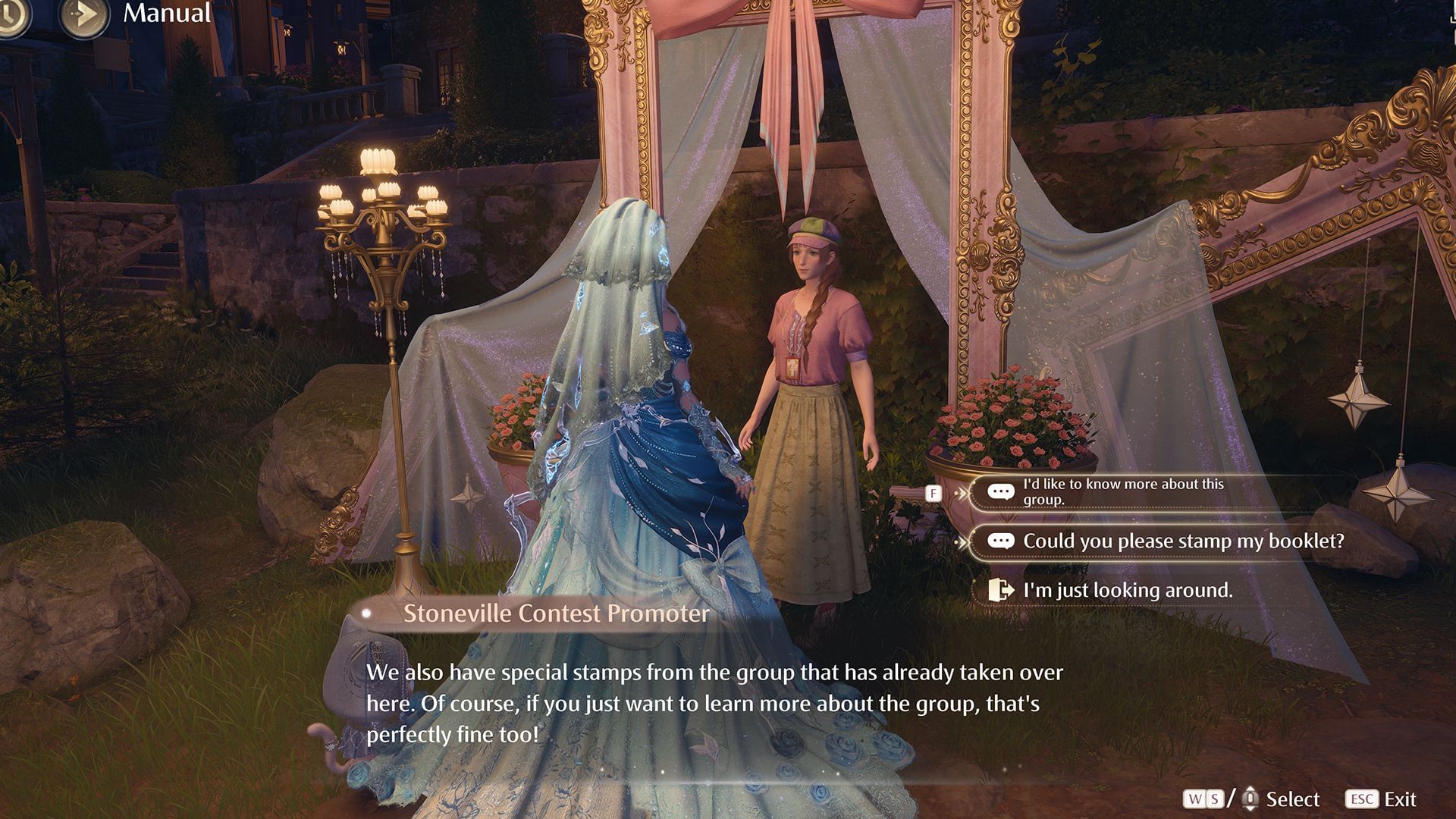Click chevron arrows before first dialogue option
The height and width of the screenshot is (819, 1456).
click(964, 493)
